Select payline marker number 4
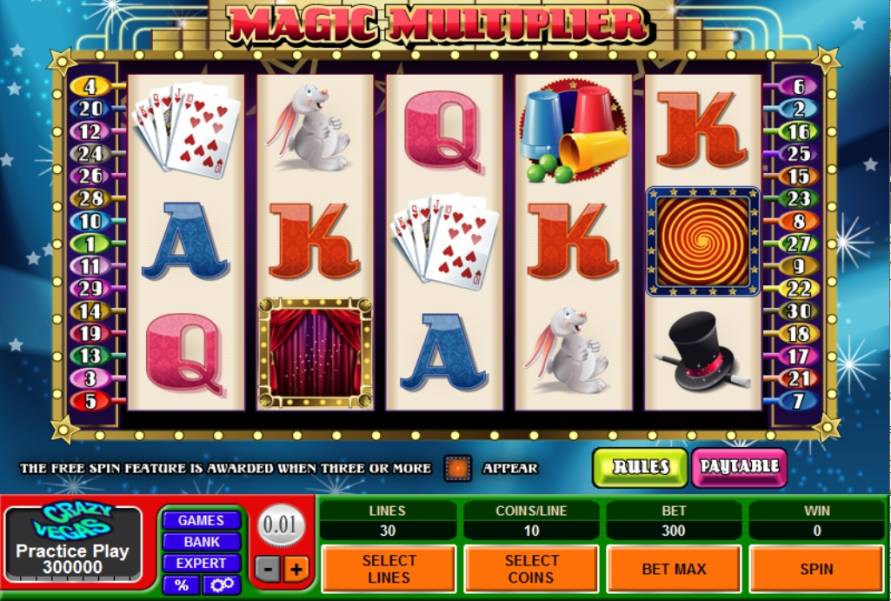891x601 pixels. [89, 87]
